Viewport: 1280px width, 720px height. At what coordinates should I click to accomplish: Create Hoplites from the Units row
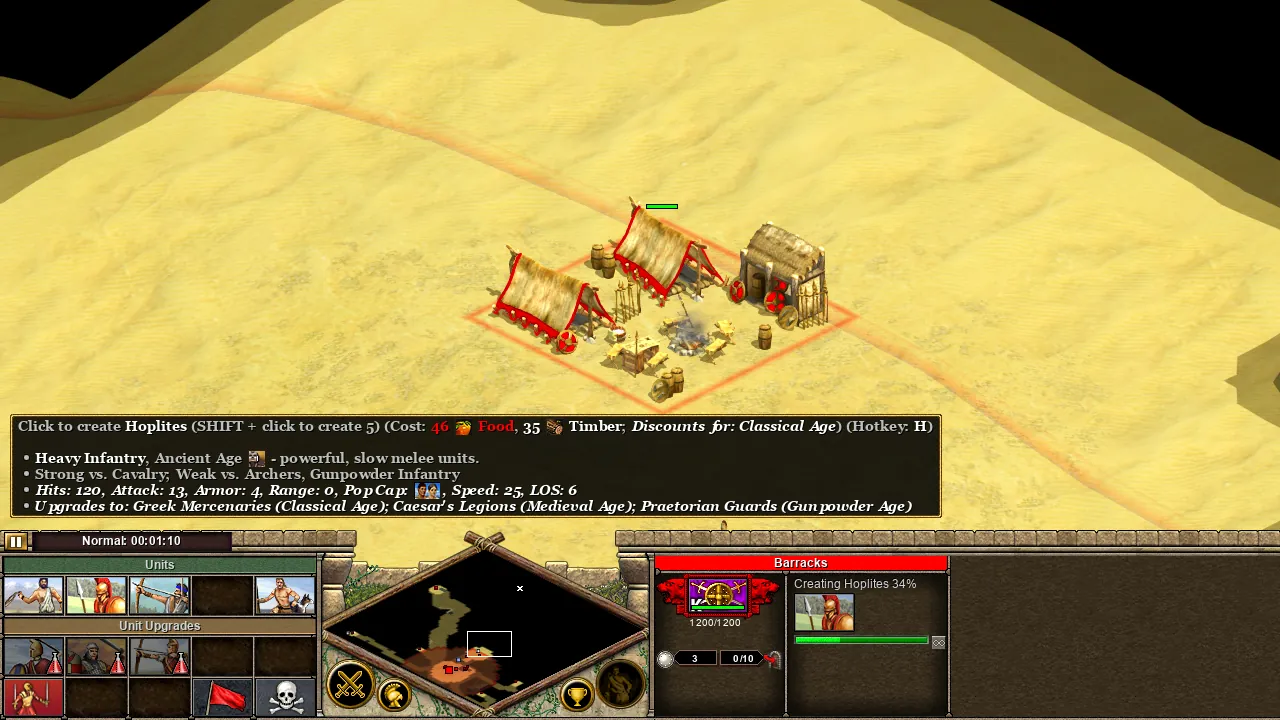coord(96,595)
